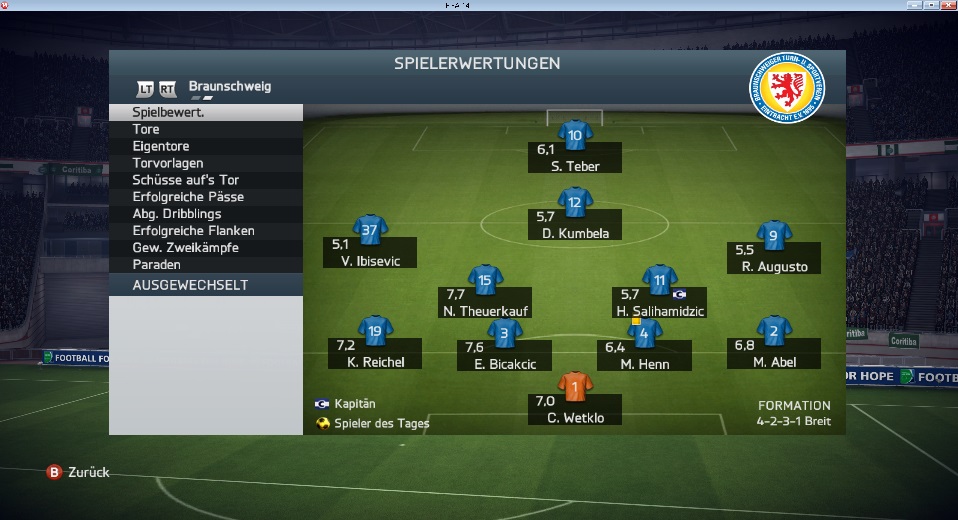Select V. Ibisevic's player card
Screen dimensions: 958x520
(x=370, y=232)
